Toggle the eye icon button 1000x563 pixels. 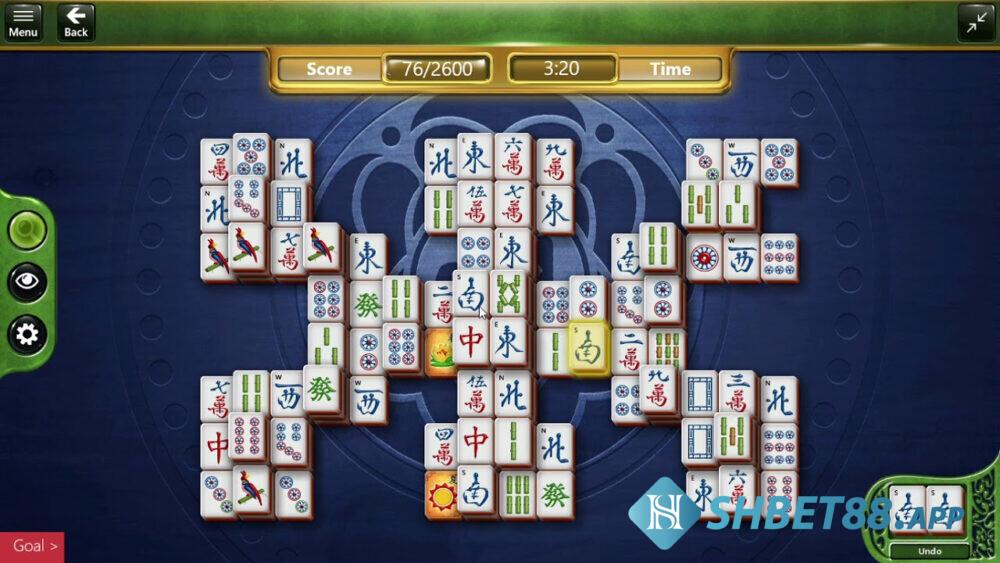pos(27,282)
